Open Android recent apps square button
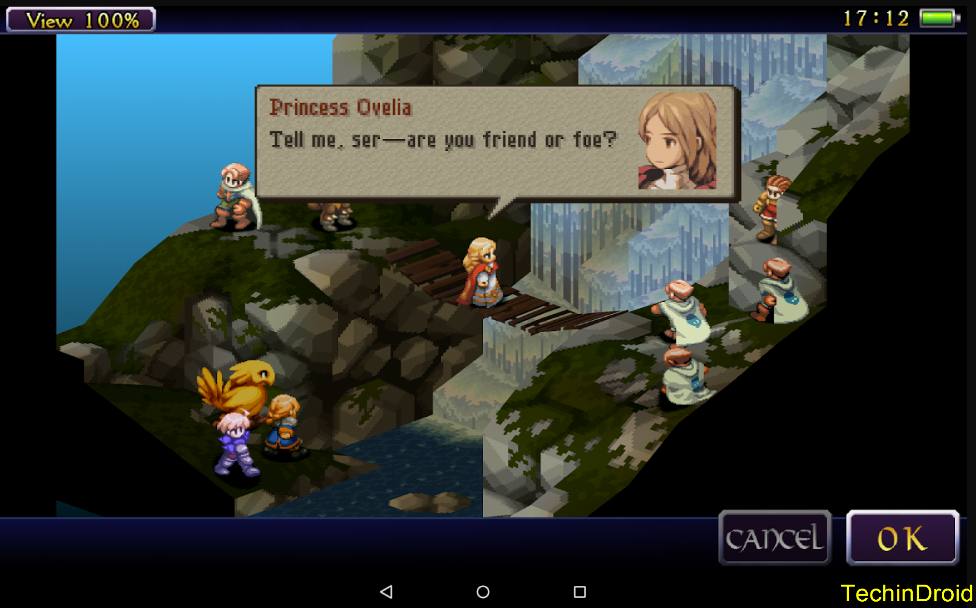Image resolution: width=976 pixels, height=608 pixels. pos(579,592)
